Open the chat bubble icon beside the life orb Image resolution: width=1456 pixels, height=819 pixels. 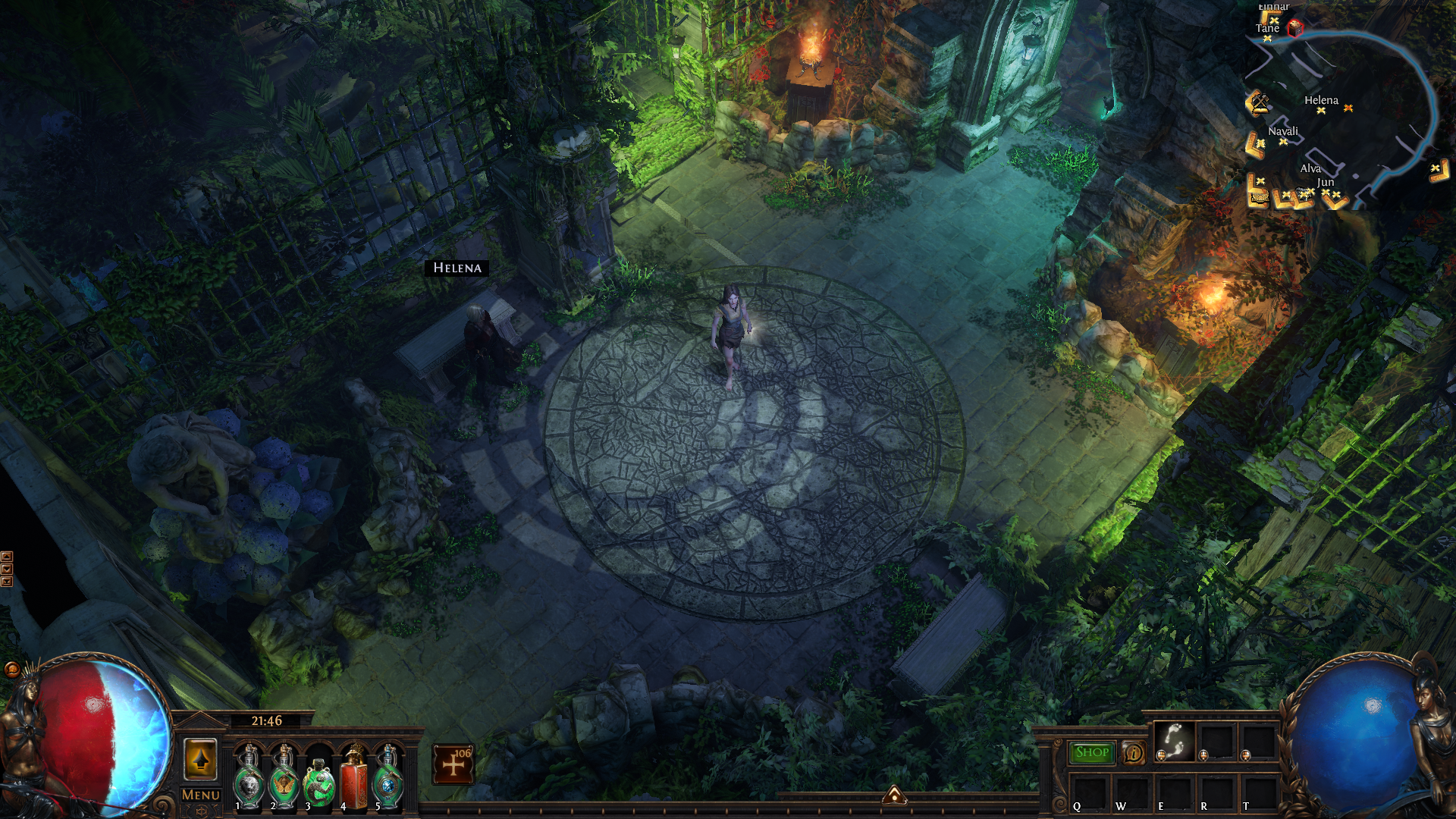(x=12, y=669)
